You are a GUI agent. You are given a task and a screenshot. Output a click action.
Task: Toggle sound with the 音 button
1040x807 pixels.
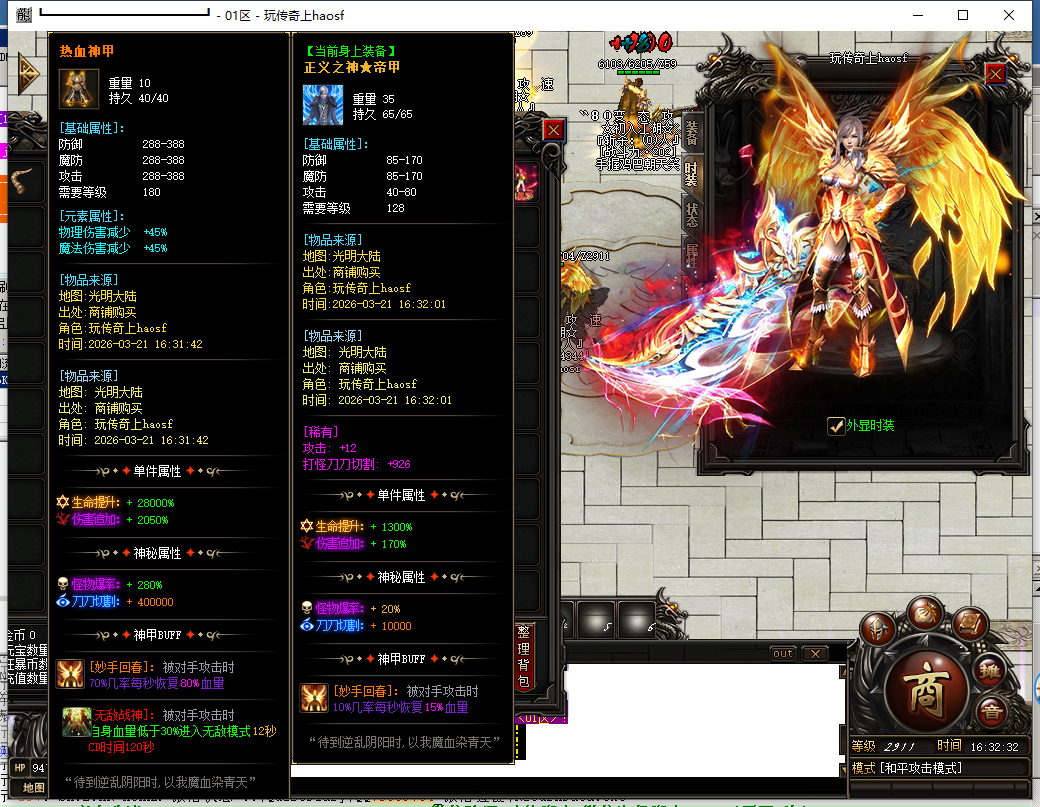pos(992,712)
